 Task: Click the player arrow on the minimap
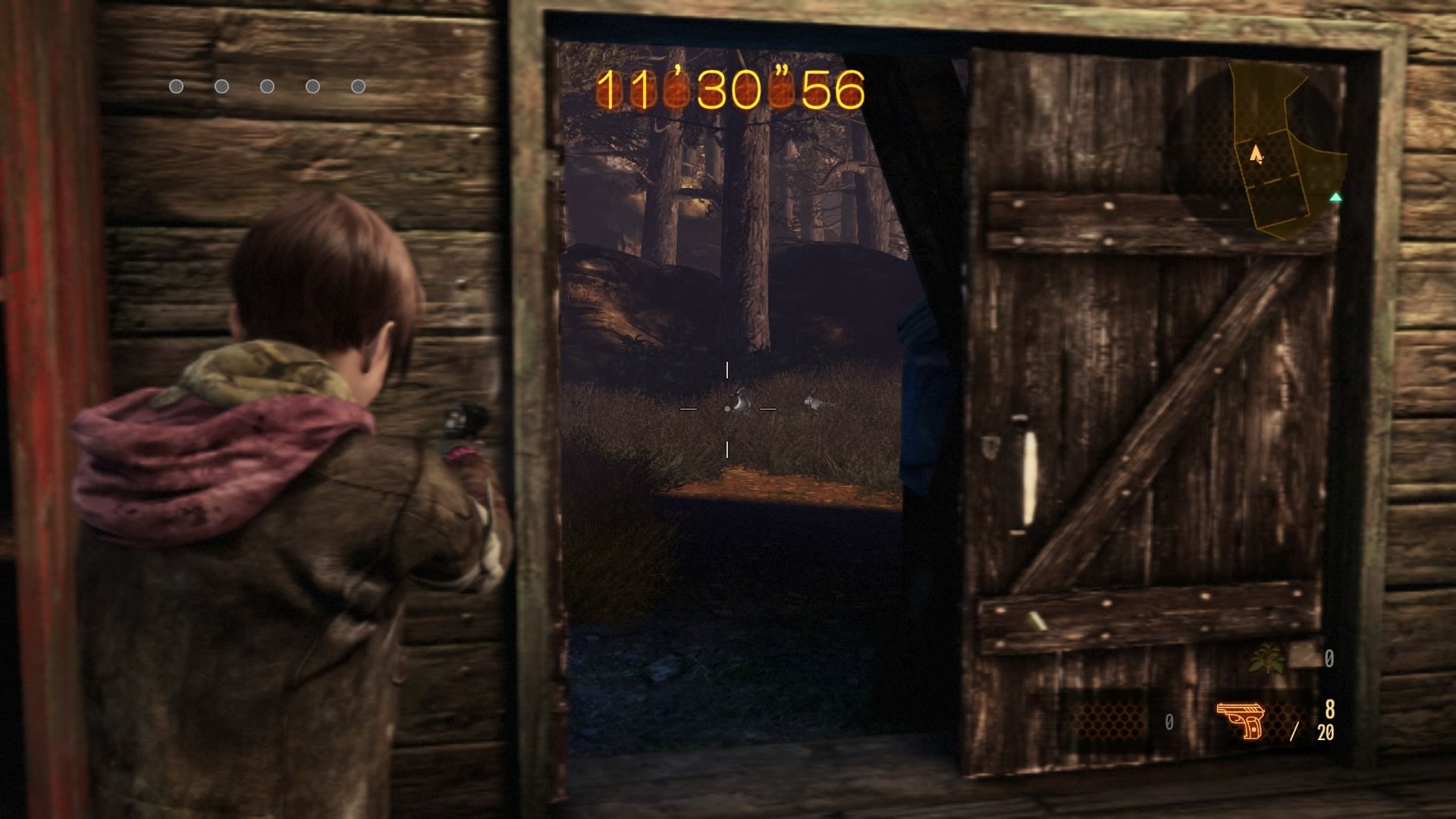(1257, 155)
